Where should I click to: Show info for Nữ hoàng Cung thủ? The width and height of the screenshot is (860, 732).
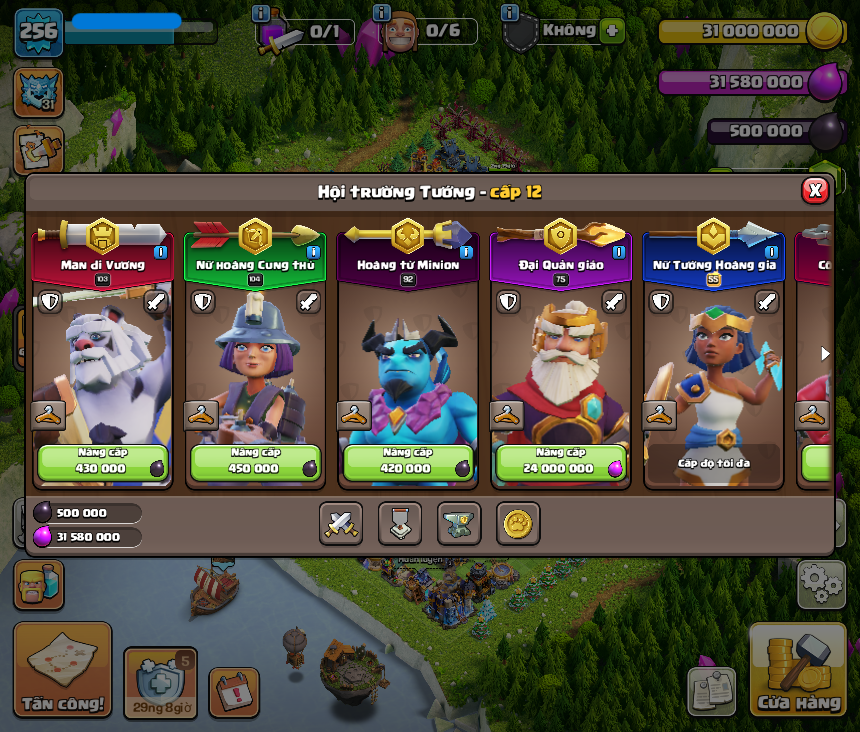pyautogui.click(x=313, y=252)
